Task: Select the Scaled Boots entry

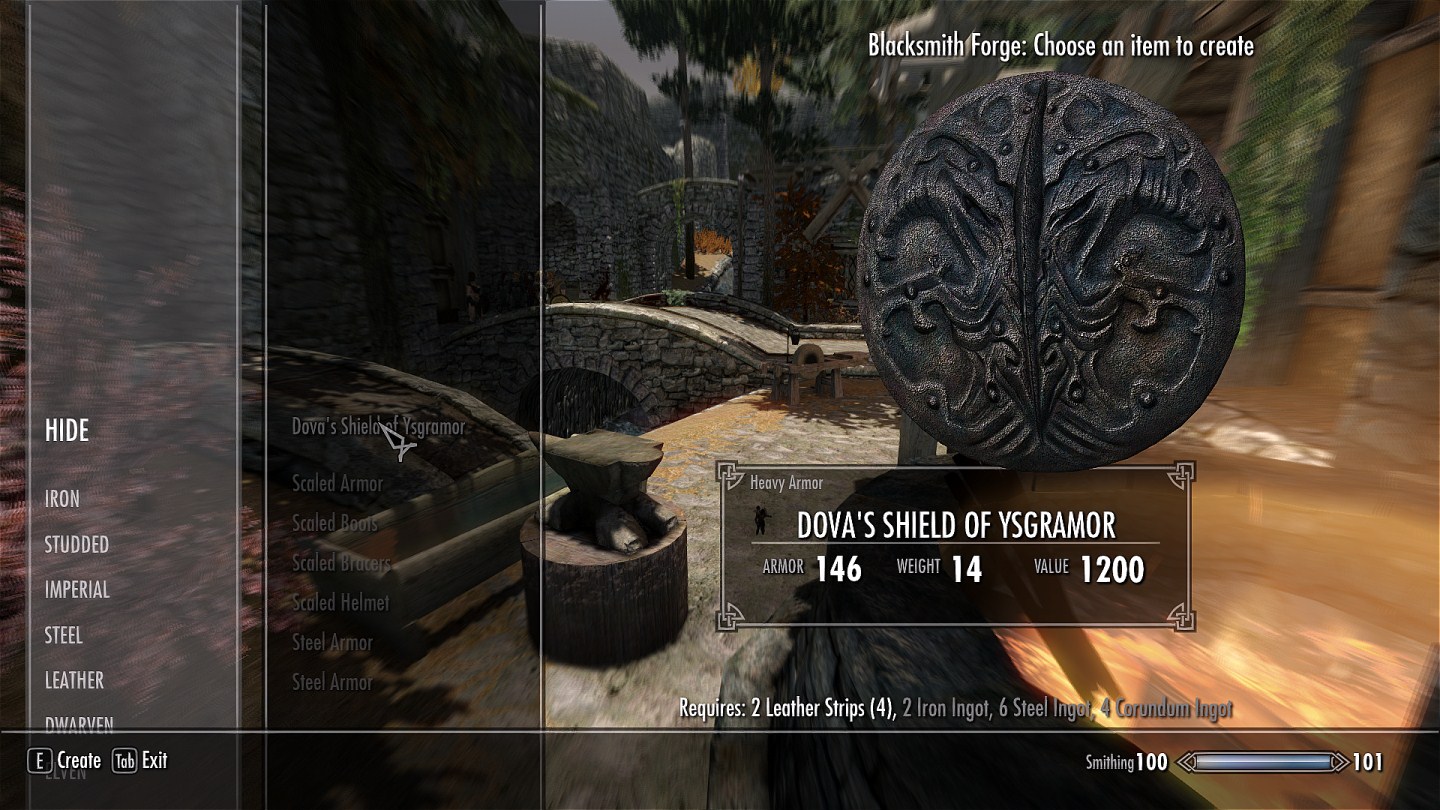Action: tap(335, 523)
